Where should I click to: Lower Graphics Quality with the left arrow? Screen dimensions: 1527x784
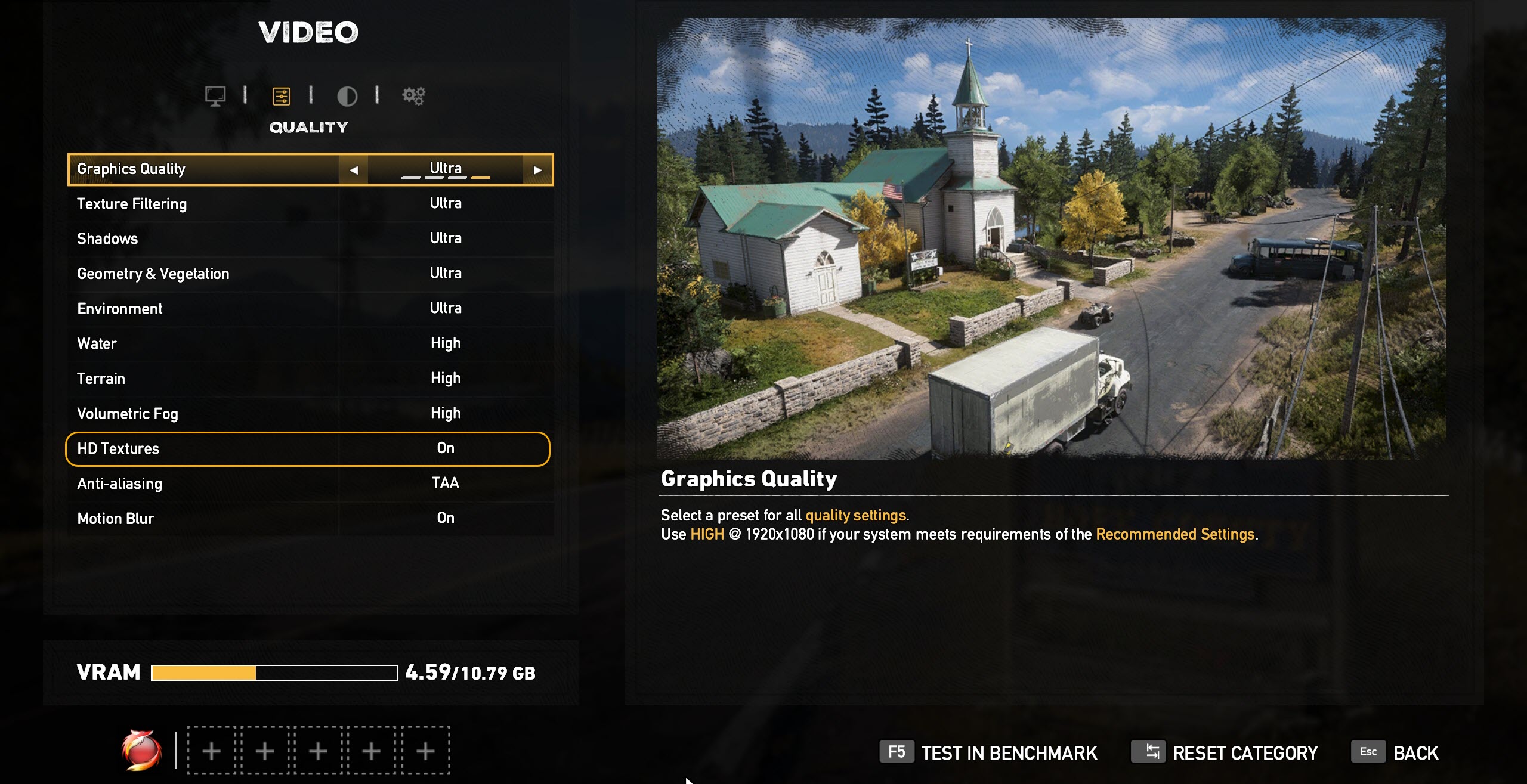354,170
